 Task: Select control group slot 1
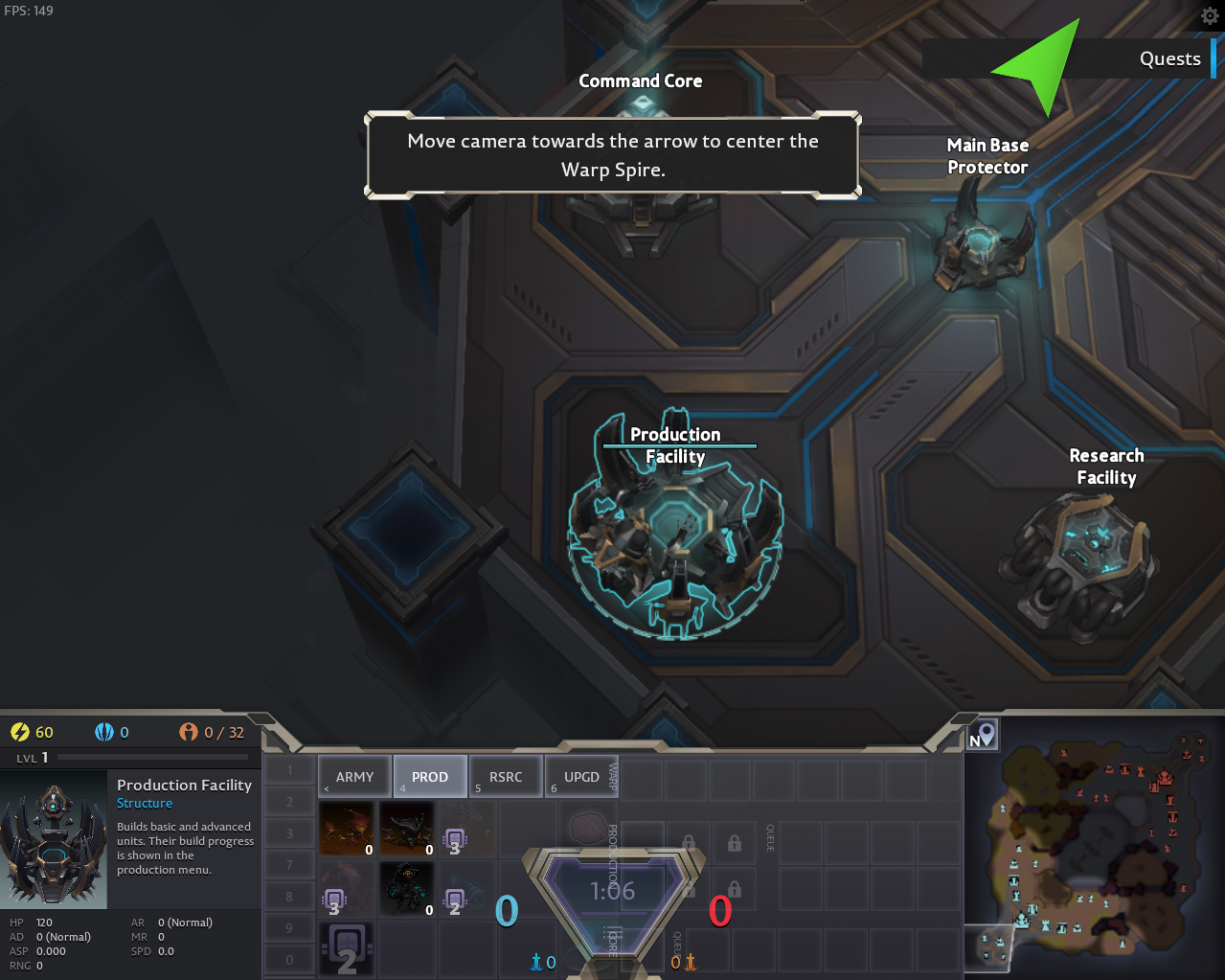(x=289, y=770)
